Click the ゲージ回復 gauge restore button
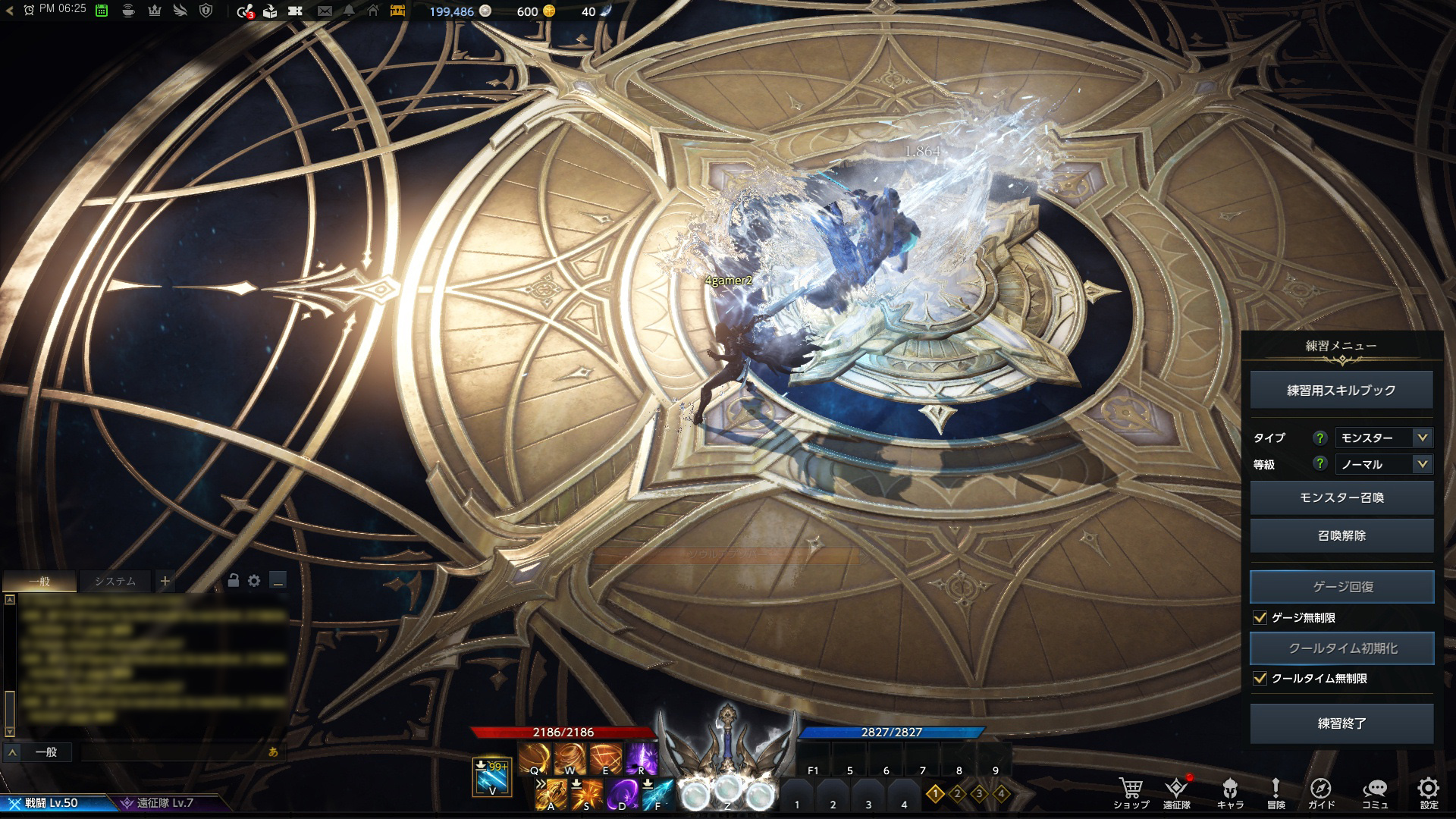The image size is (1456, 819). 1341,587
